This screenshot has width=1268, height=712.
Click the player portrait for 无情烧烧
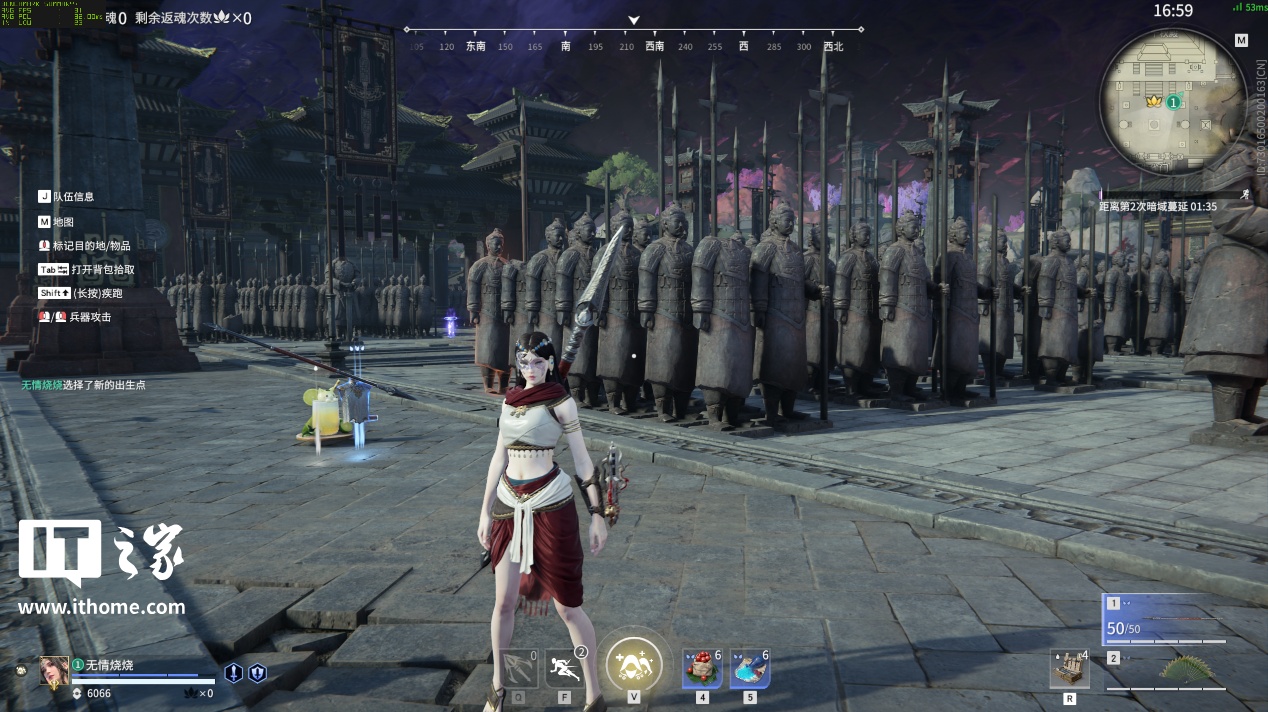[x=54, y=670]
